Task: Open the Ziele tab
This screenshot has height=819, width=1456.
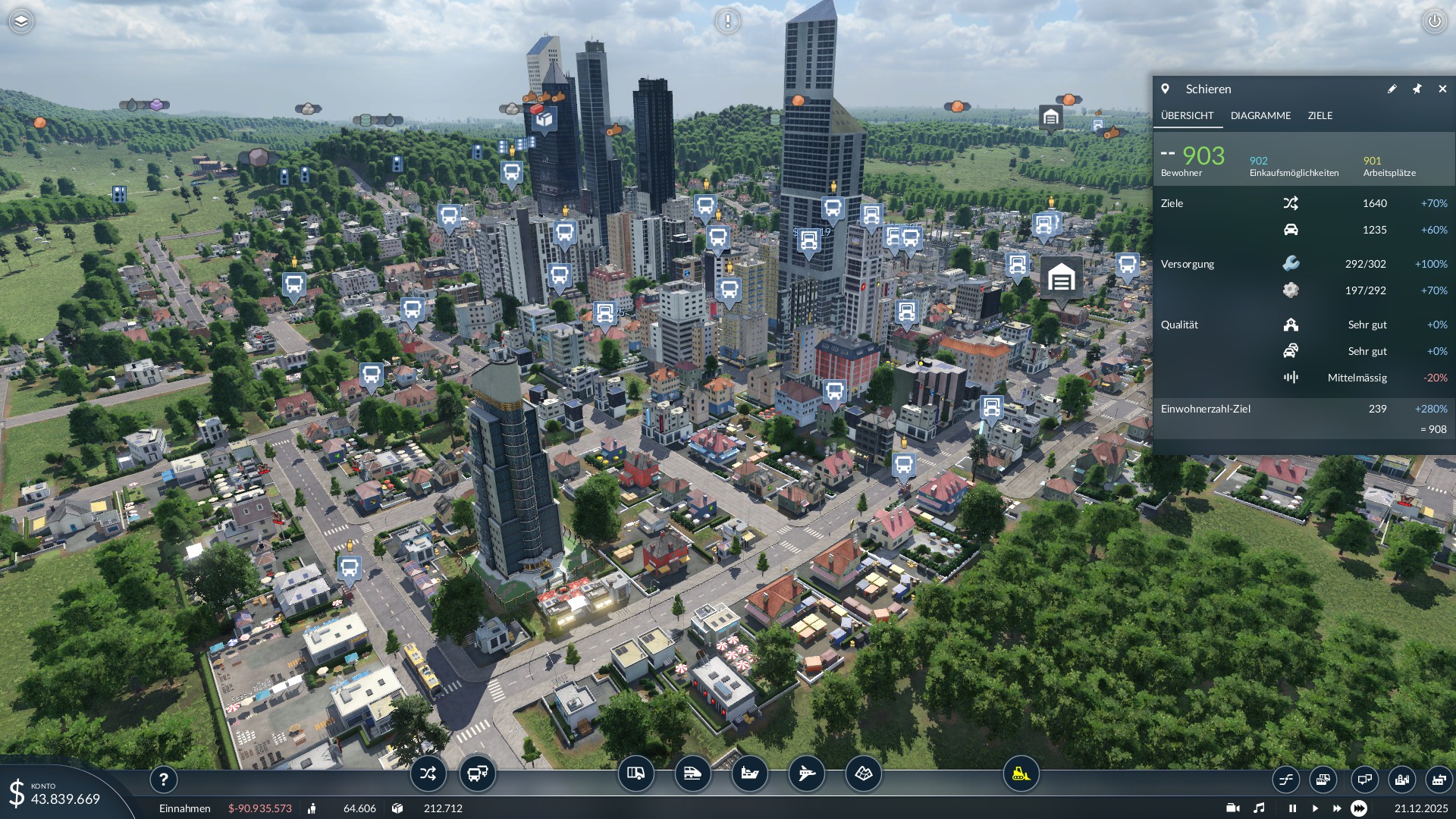Action: coord(1319,115)
